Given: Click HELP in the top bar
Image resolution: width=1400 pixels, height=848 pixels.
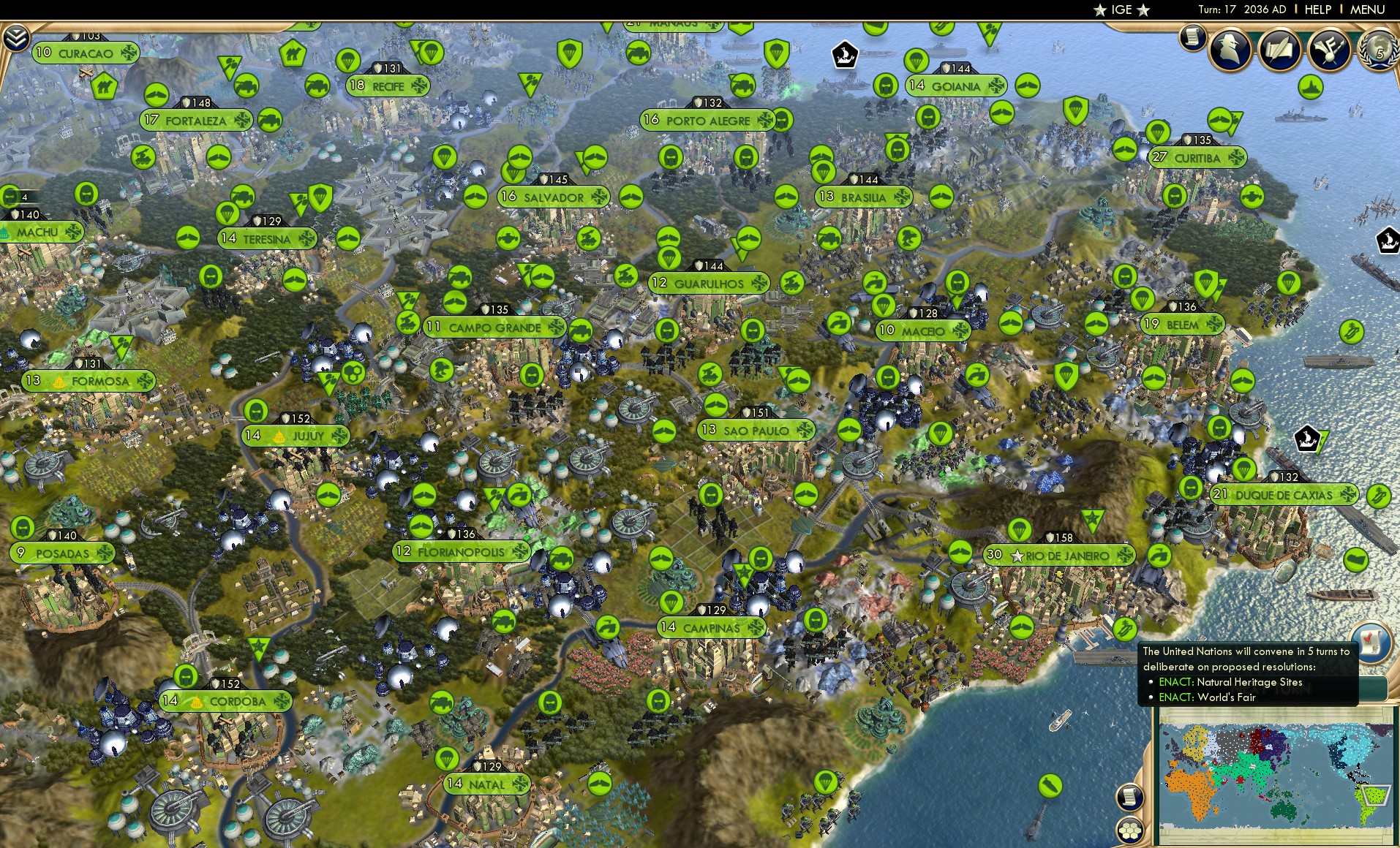Looking at the screenshot, I should pos(1316,10).
